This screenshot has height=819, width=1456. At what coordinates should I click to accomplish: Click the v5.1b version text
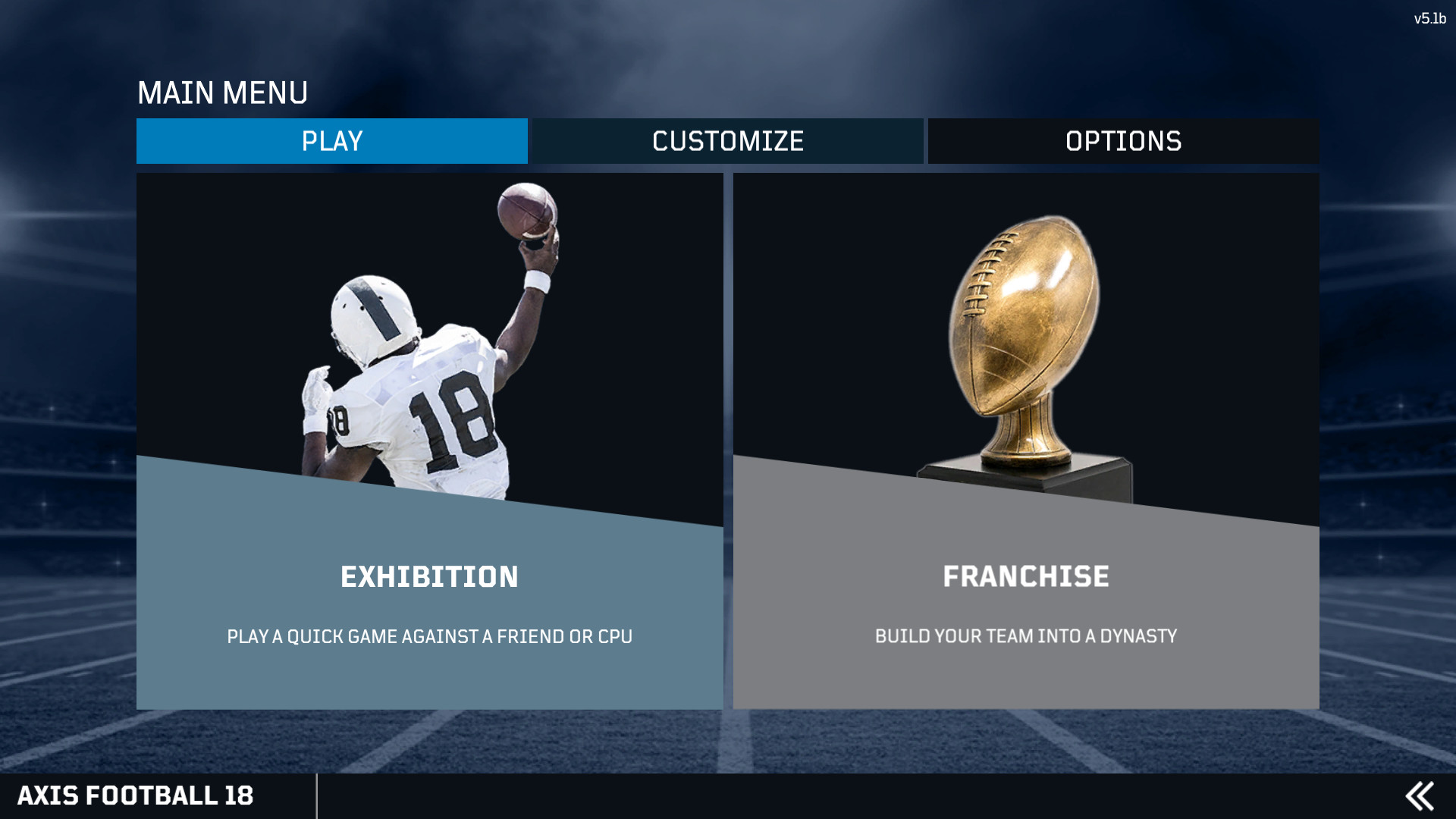click(1431, 17)
